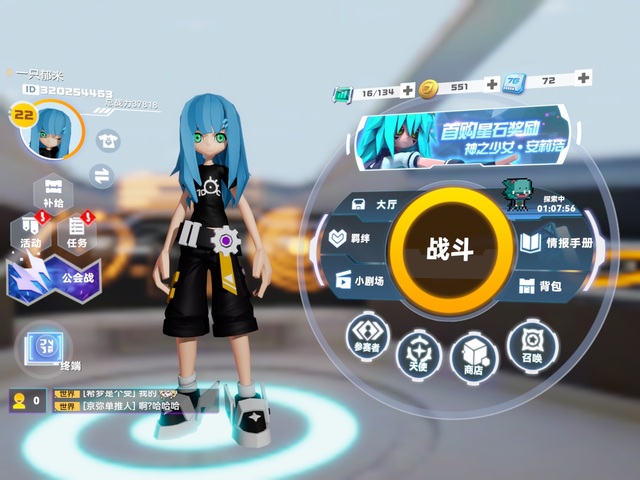
Task: Click the t-shirt costume icon
Action: click(x=106, y=141)
